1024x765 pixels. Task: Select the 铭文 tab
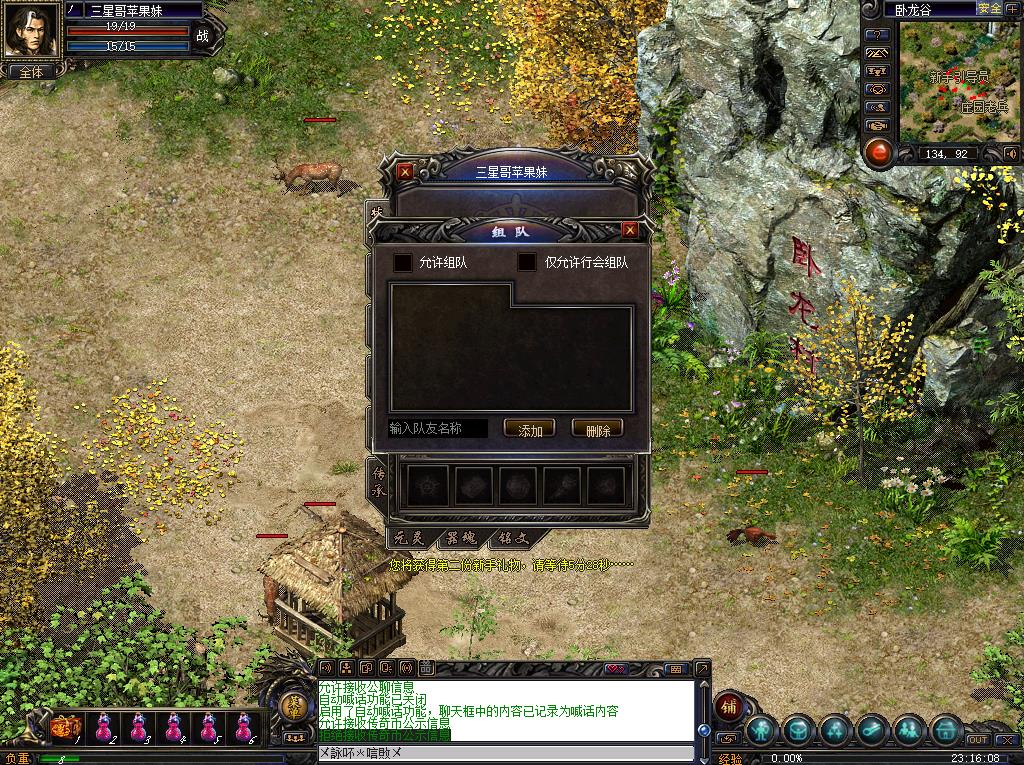[512, 538]
